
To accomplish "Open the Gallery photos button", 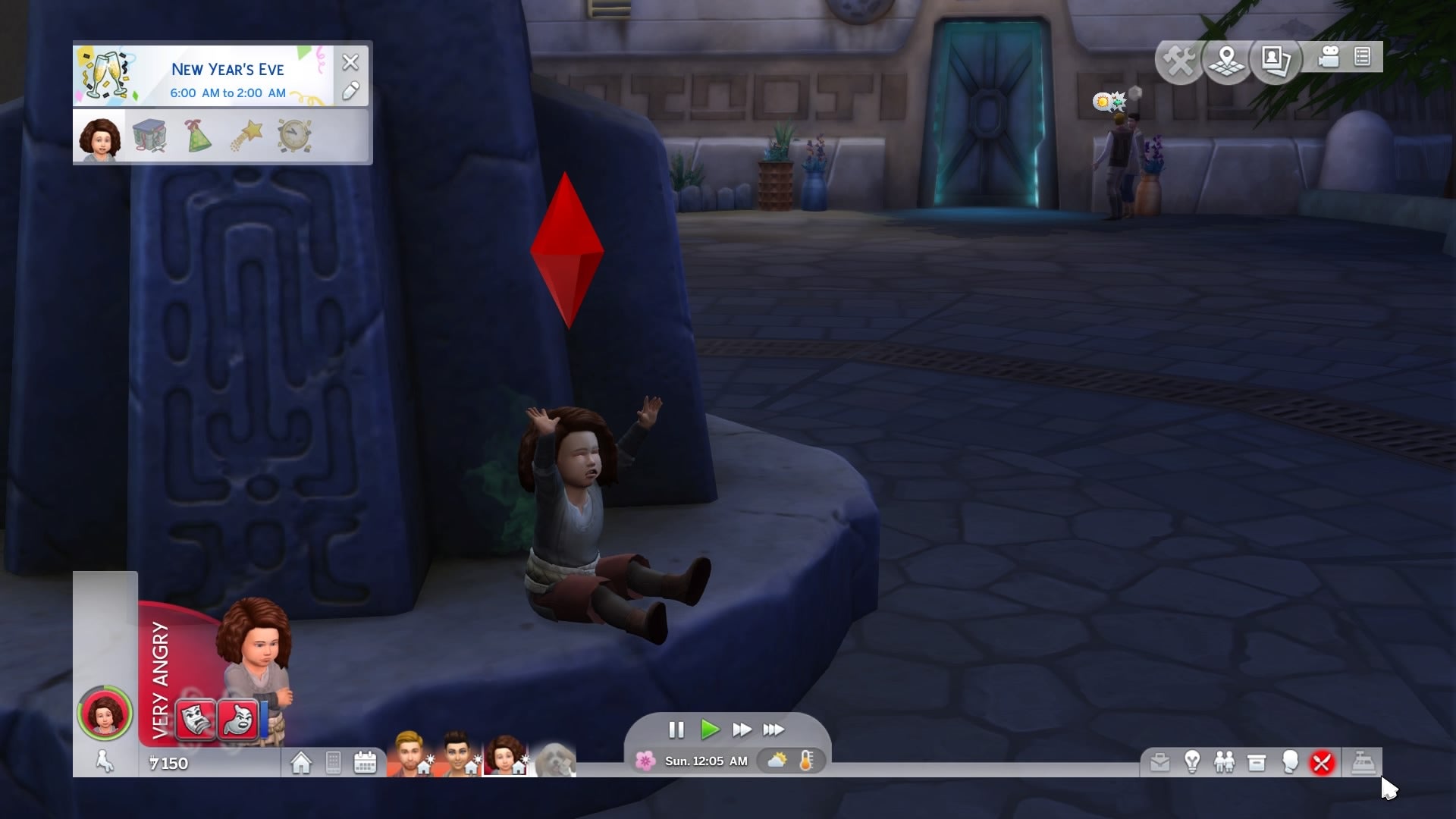I will (1276, 59).
